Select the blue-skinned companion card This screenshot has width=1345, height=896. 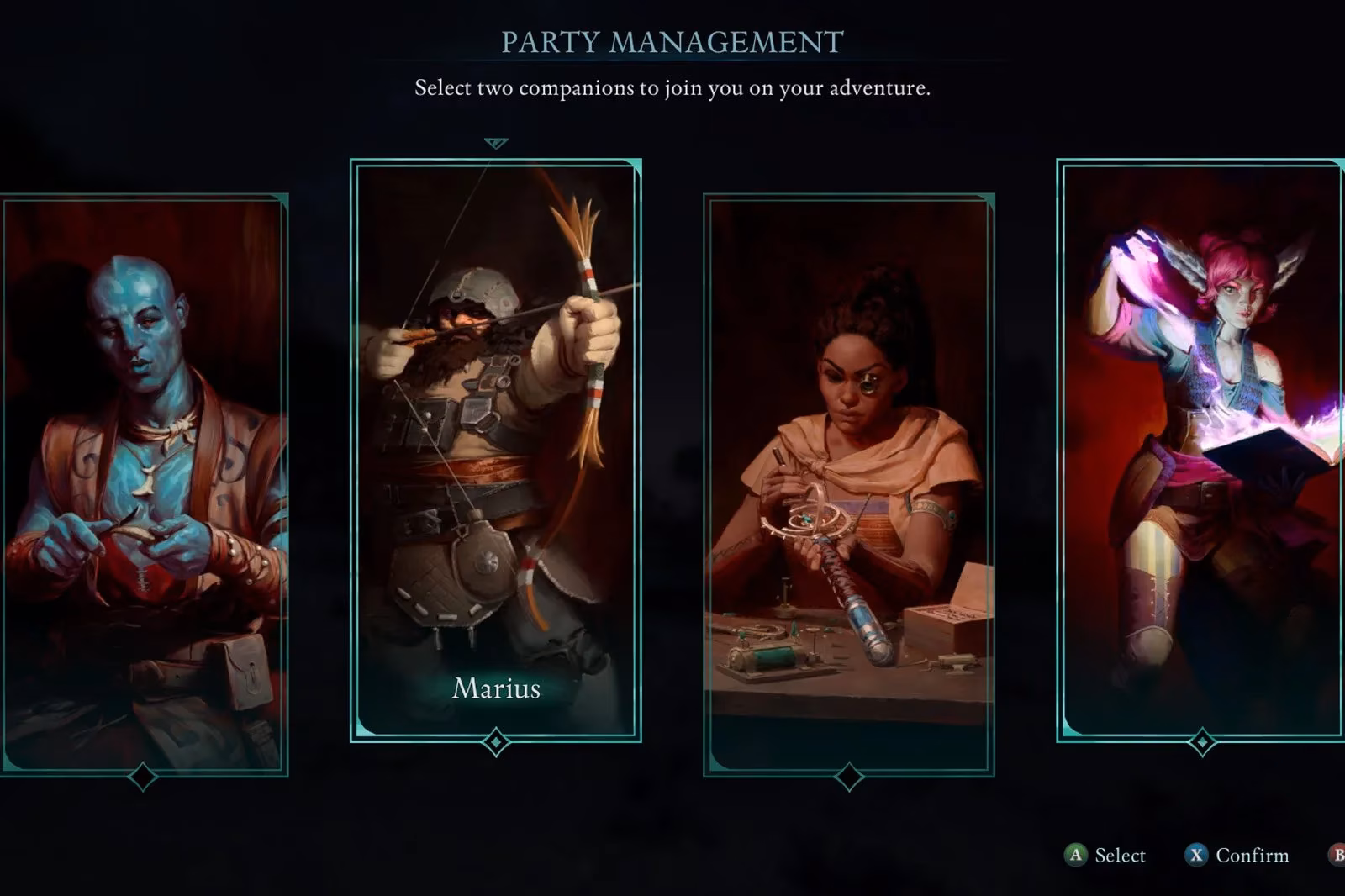(145, 483)
